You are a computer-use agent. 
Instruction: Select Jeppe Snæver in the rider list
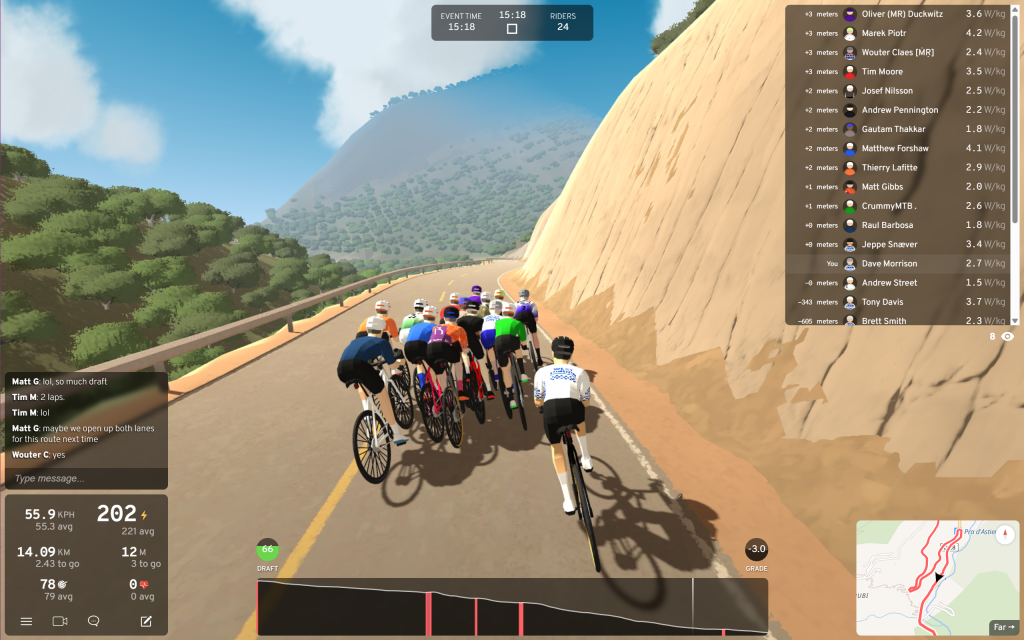tap(889, 245)
